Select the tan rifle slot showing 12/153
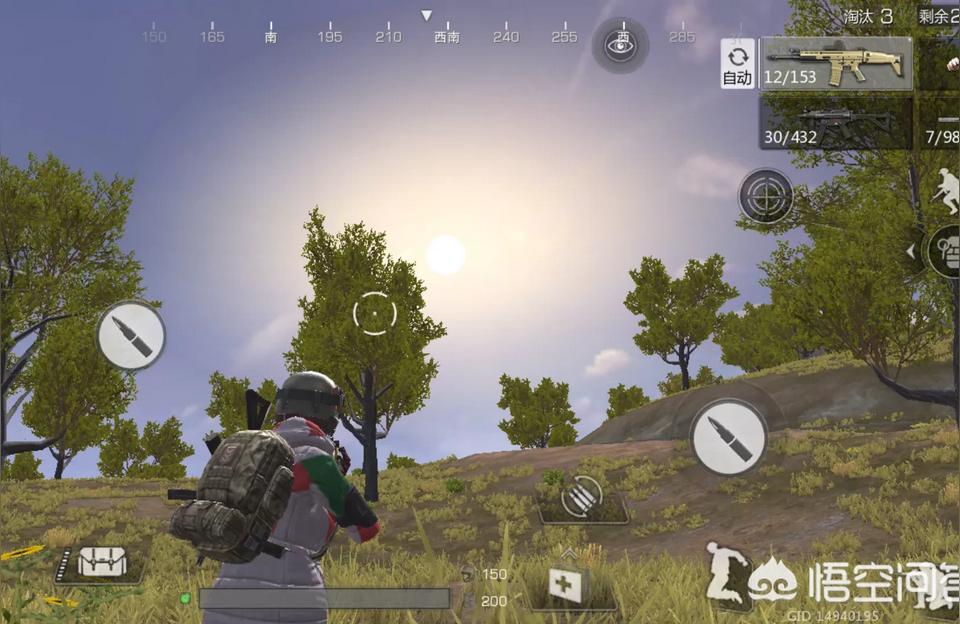960x624 pixels. [836, 64]
